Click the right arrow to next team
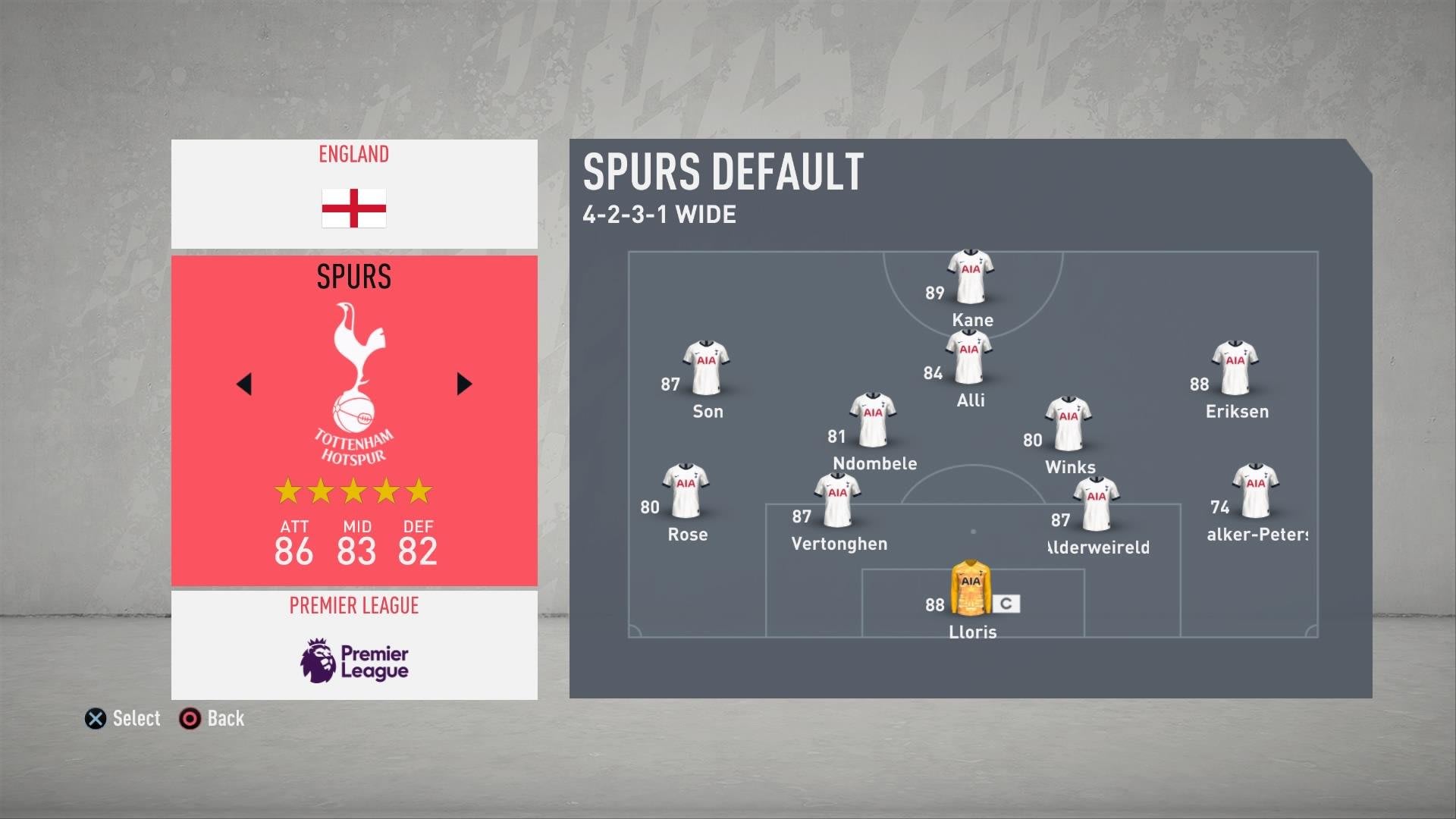1456x819 pixels. coord(464,384)
